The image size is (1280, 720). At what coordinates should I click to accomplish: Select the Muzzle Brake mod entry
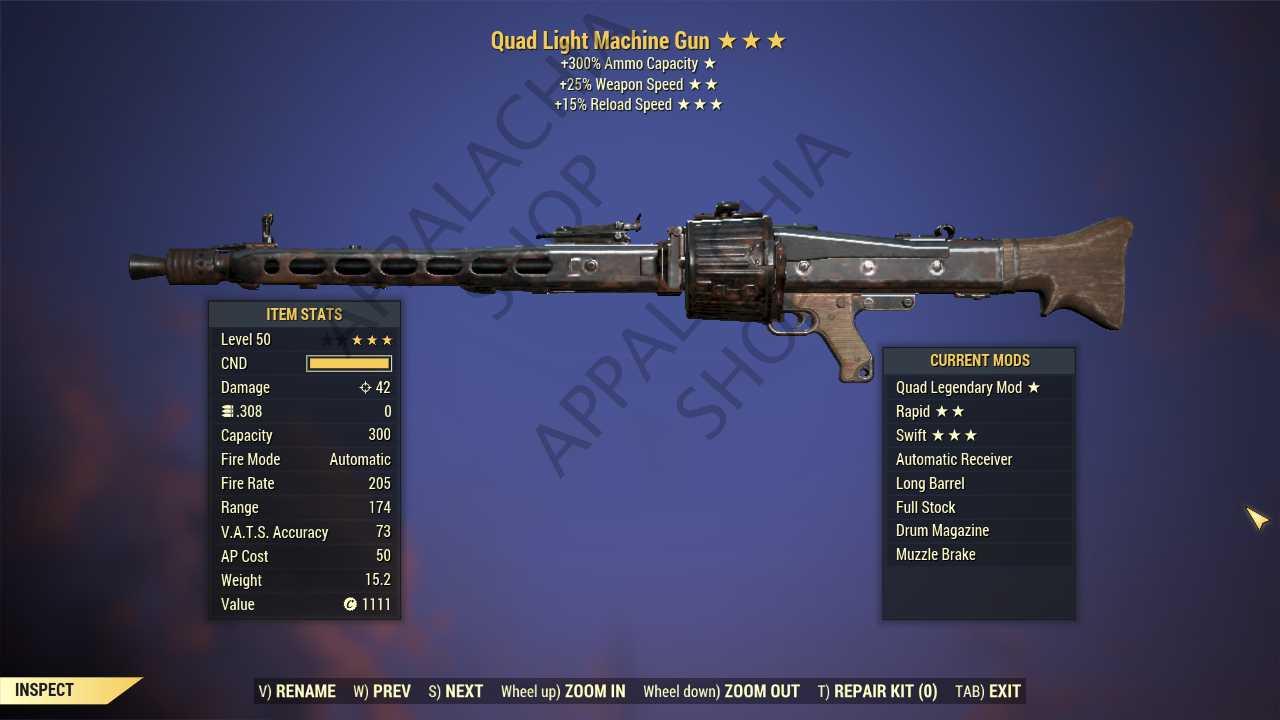(x=936, y=554)
